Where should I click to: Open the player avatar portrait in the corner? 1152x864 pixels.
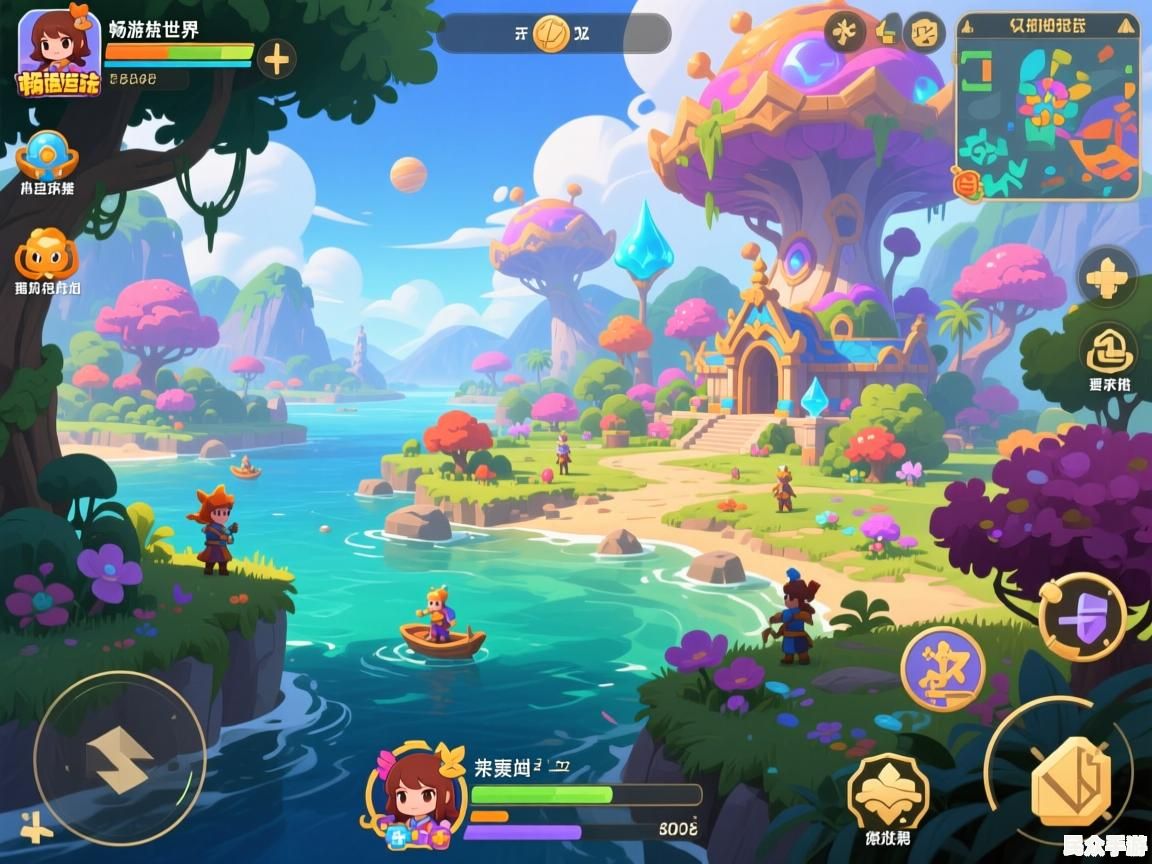click(x=59, y=52)
